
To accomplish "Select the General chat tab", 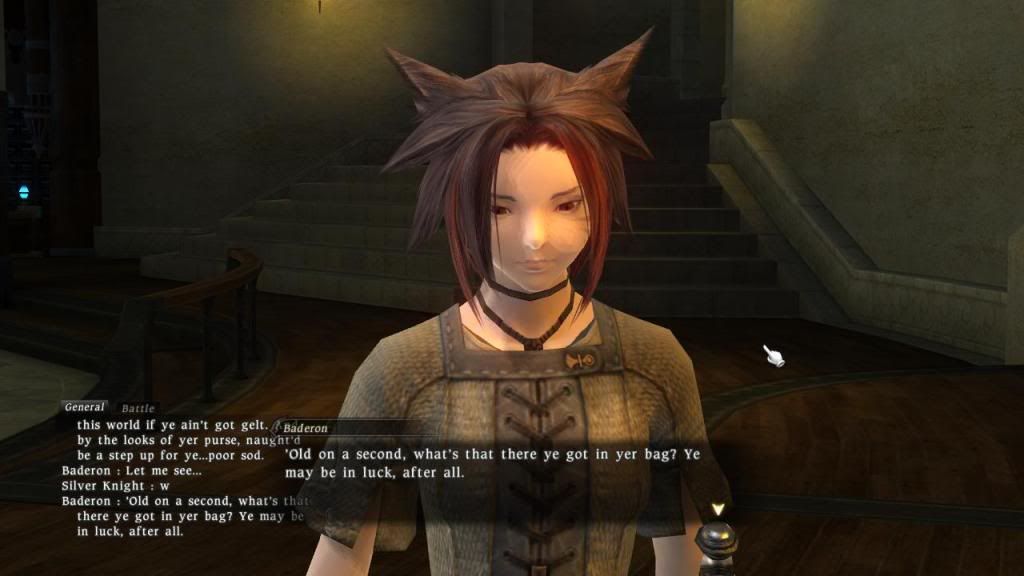I will [85, 407].
